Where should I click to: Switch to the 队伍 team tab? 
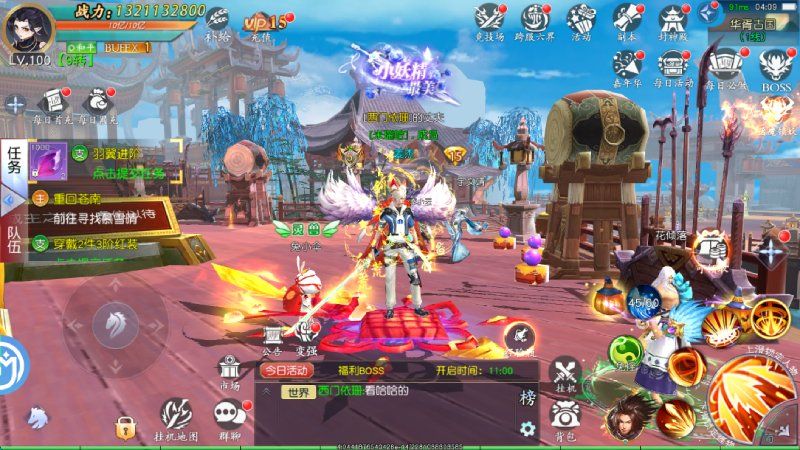click(14, 240)
